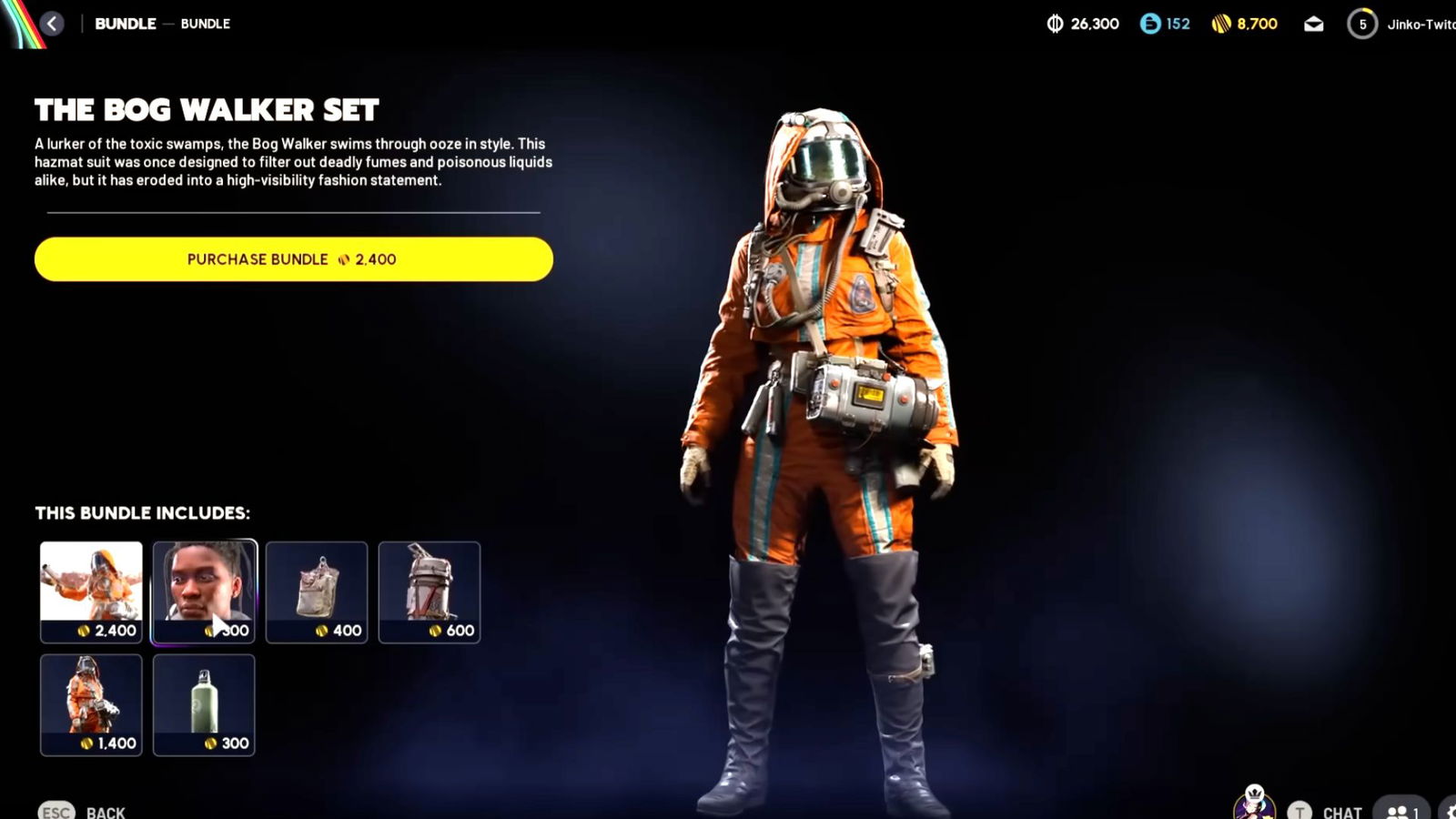Purchase the bundle for 2,400
Screen dimensions: 1456x819
click(293, 258)
